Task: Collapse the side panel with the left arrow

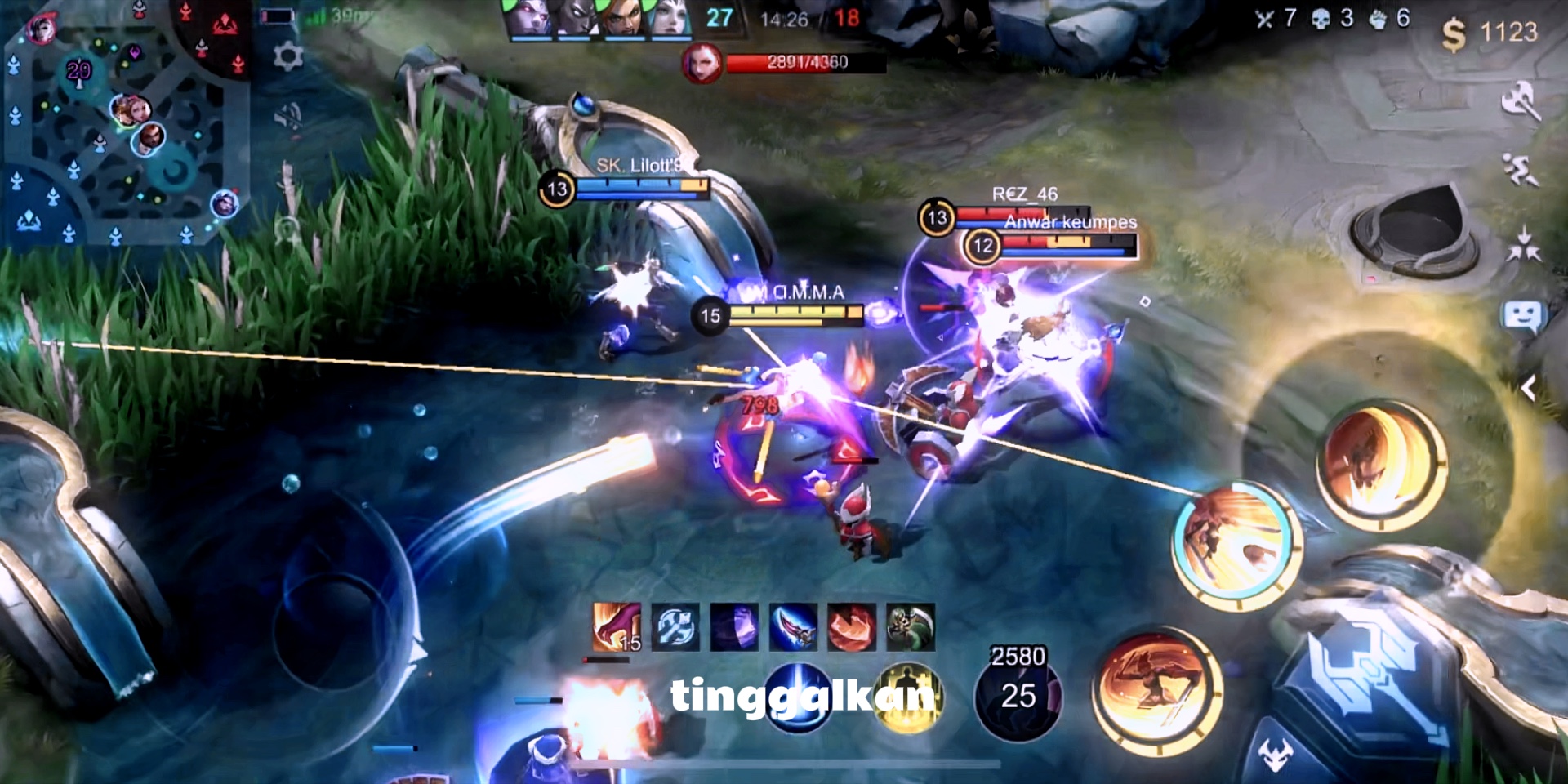Action: (x=1529, y=389)
